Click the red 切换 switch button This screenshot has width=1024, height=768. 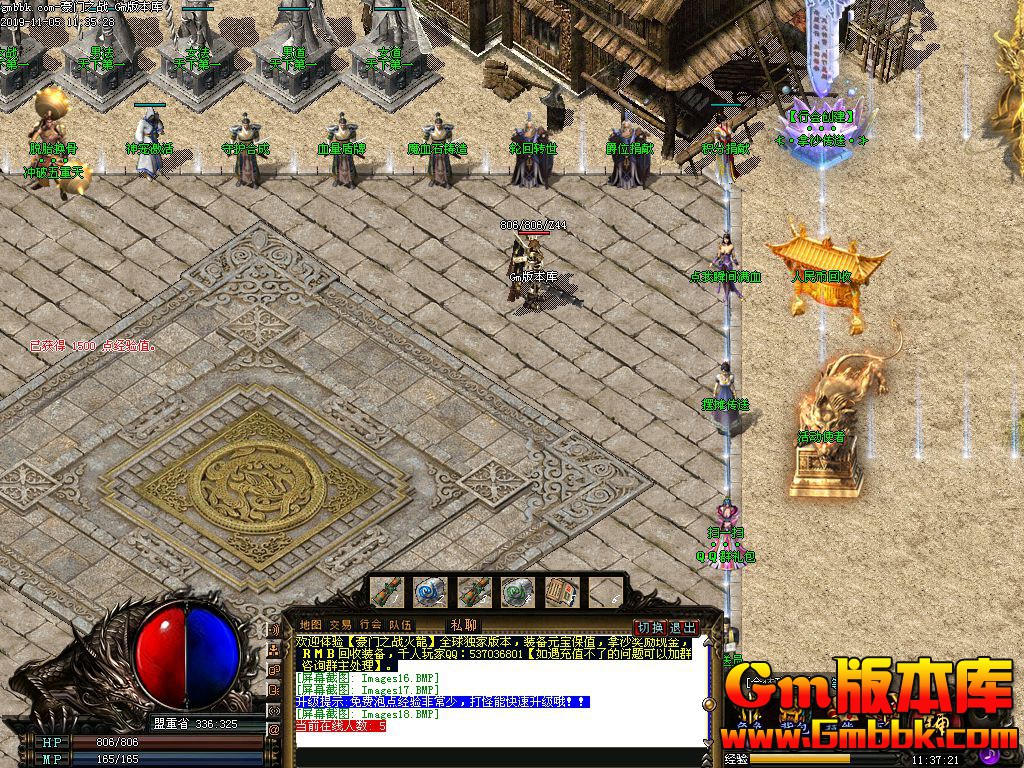coord(651,627)
